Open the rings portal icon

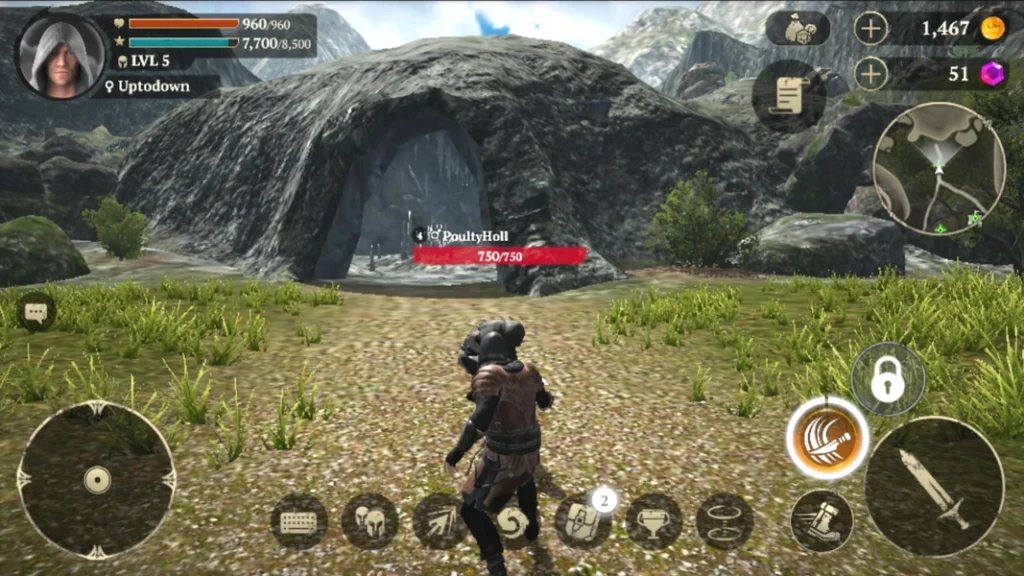725,521
